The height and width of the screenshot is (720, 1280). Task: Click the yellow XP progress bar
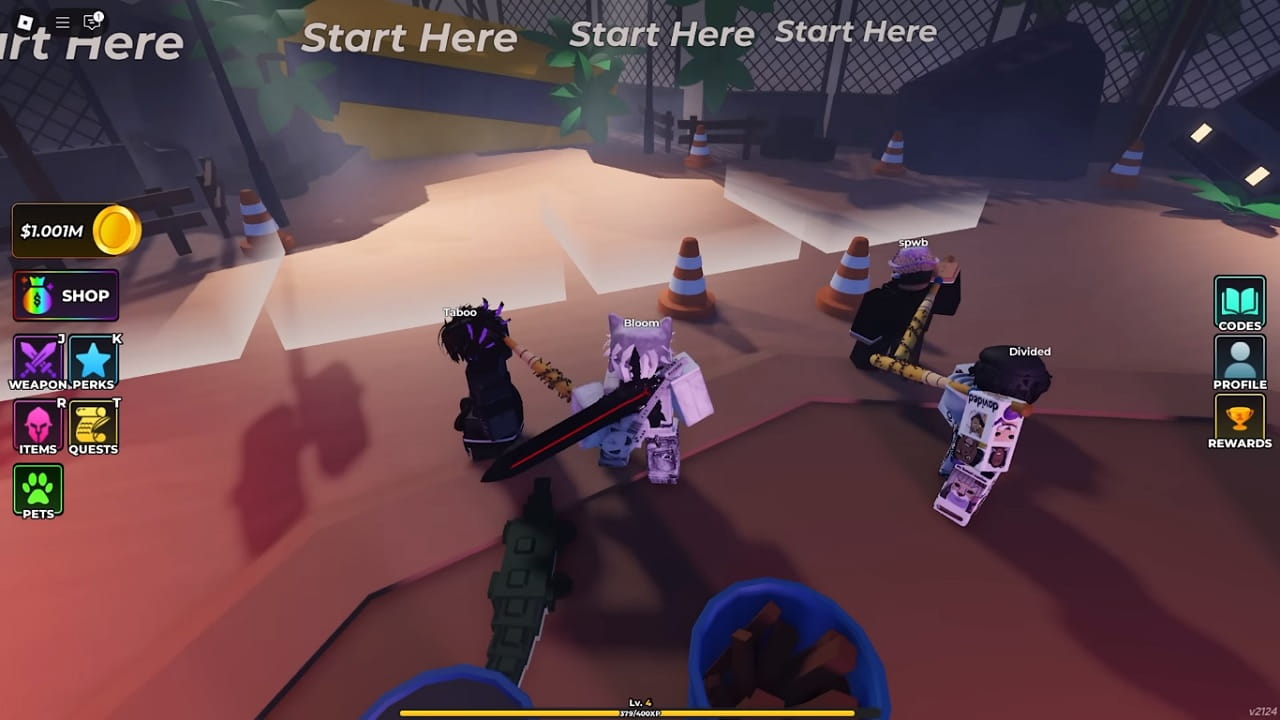click(640, 713)
